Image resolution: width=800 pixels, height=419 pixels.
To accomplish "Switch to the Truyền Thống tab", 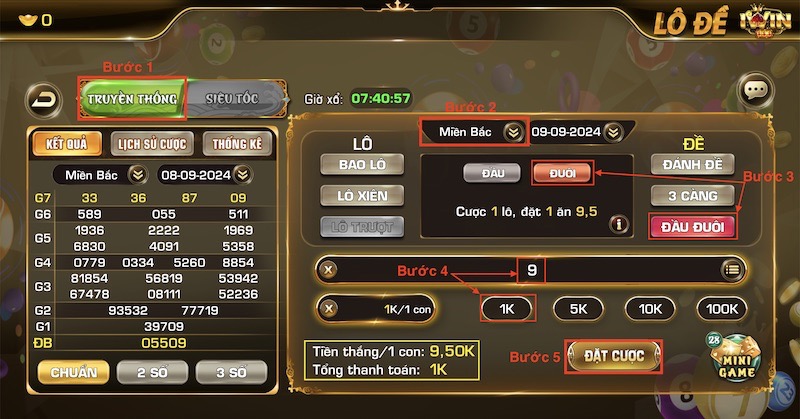I will coord(132,99).
